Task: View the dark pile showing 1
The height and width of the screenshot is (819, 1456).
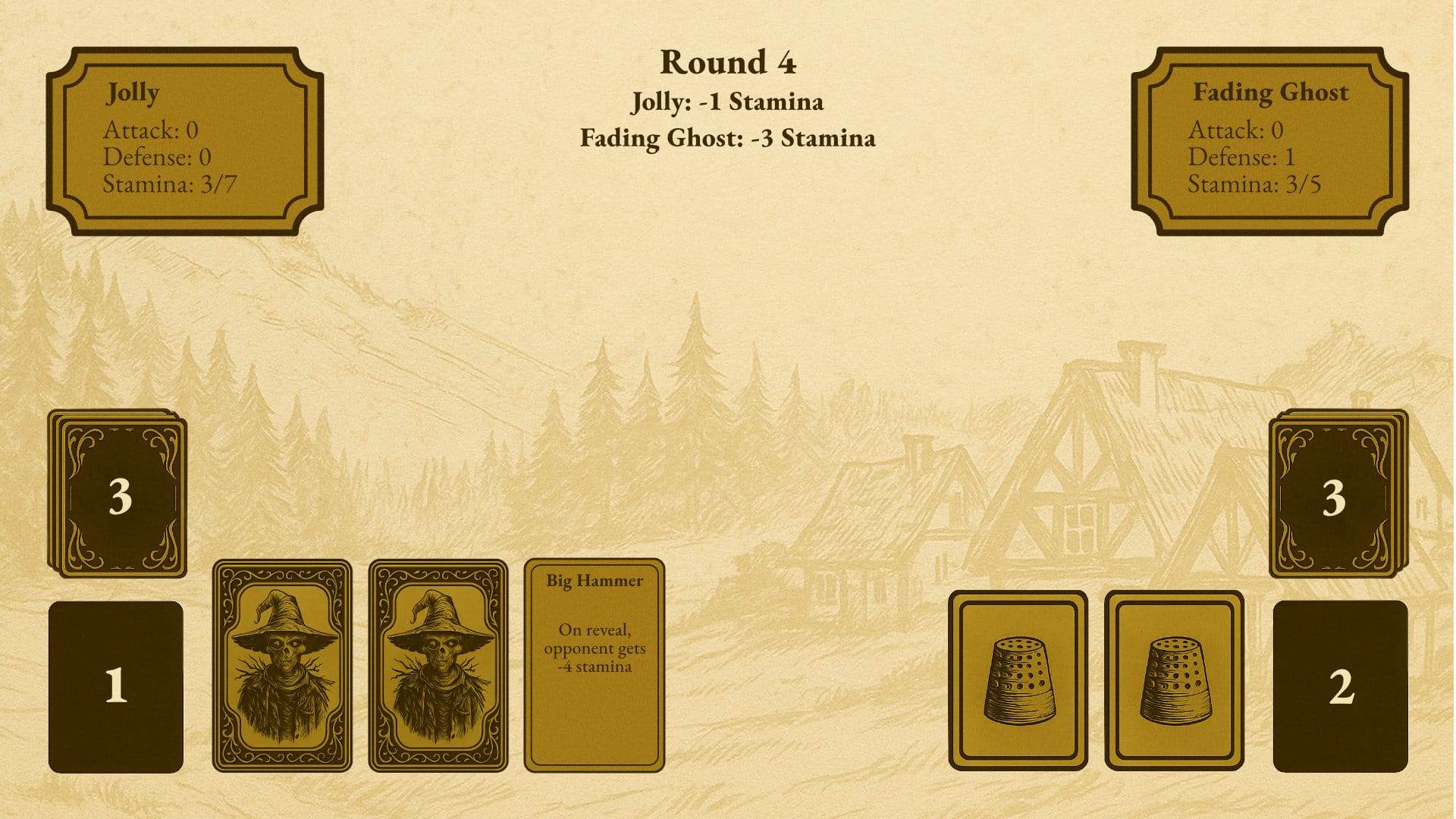Action: click(x=116, y=686)
